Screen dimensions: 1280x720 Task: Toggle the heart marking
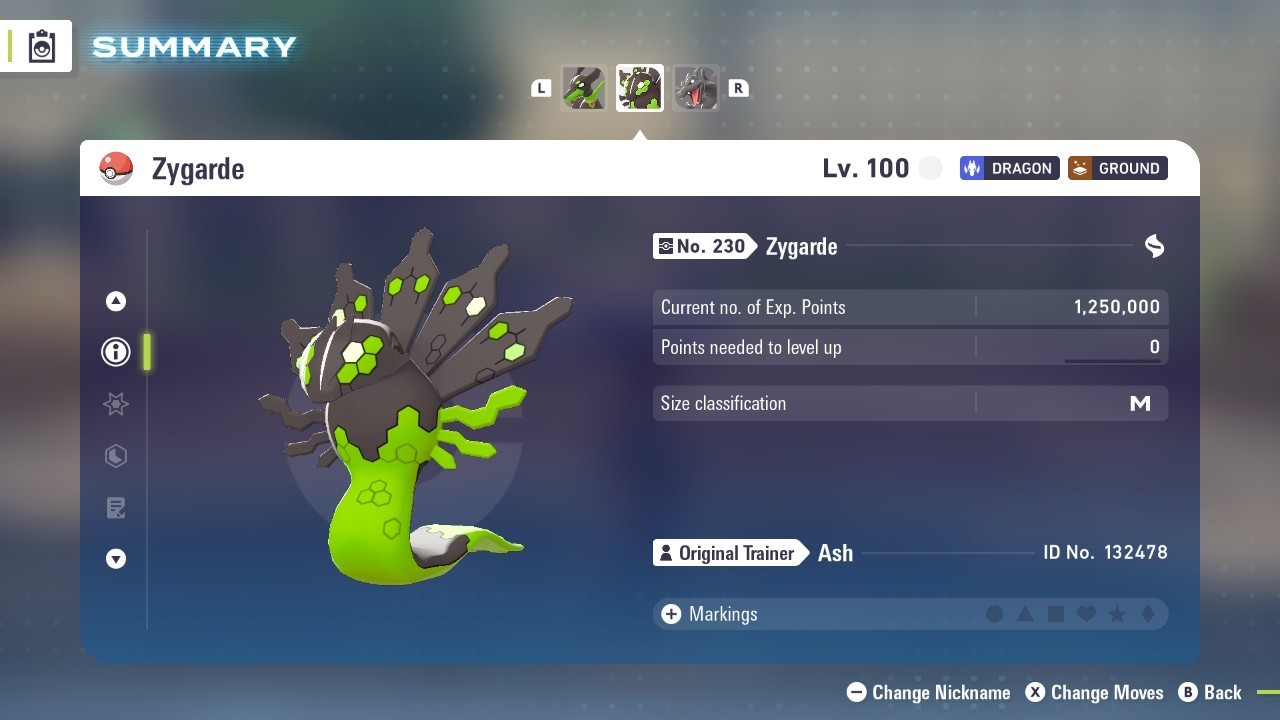point(1086,614)
